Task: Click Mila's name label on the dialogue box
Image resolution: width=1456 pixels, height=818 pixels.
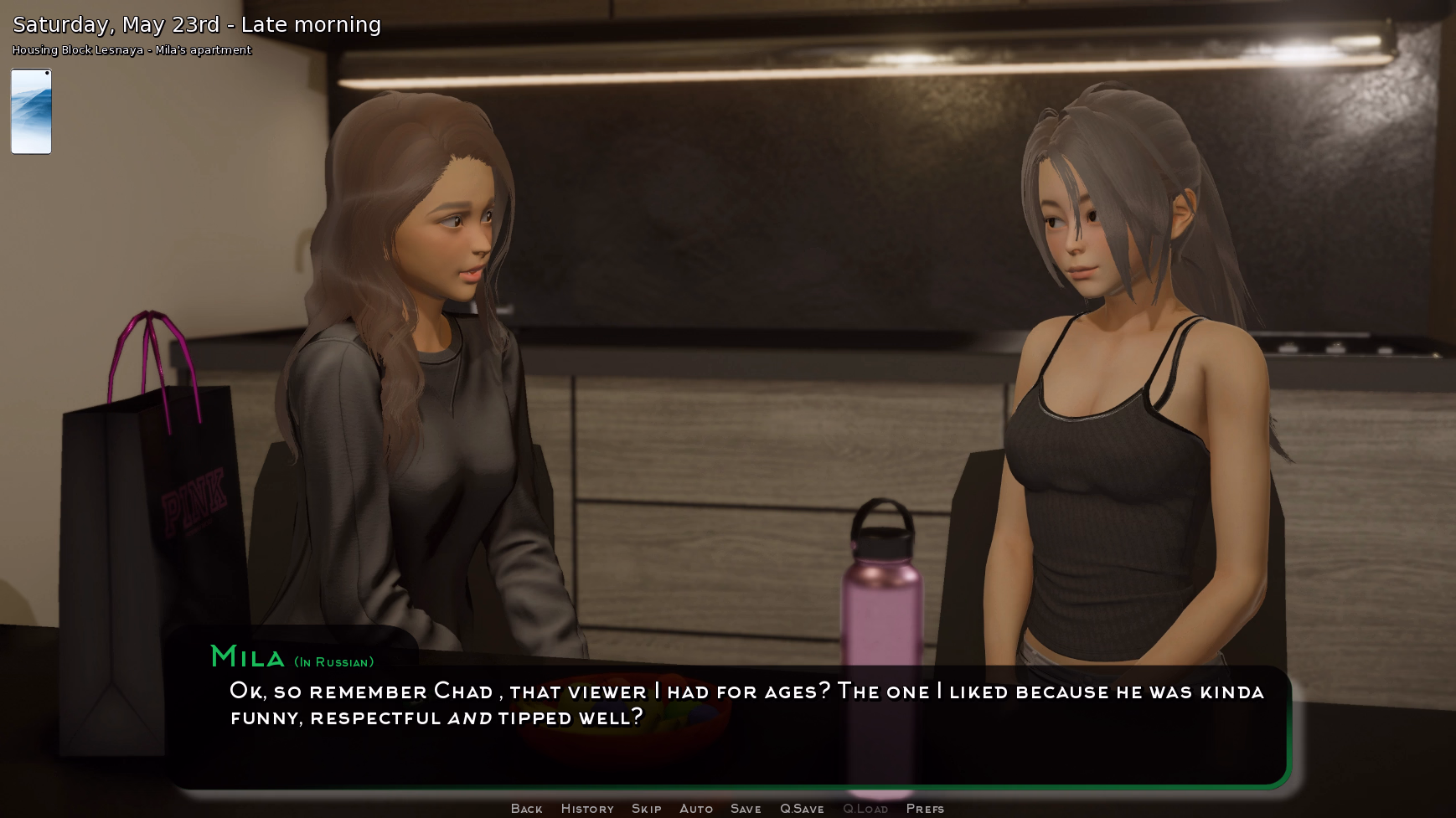Action: pos(247,658)
